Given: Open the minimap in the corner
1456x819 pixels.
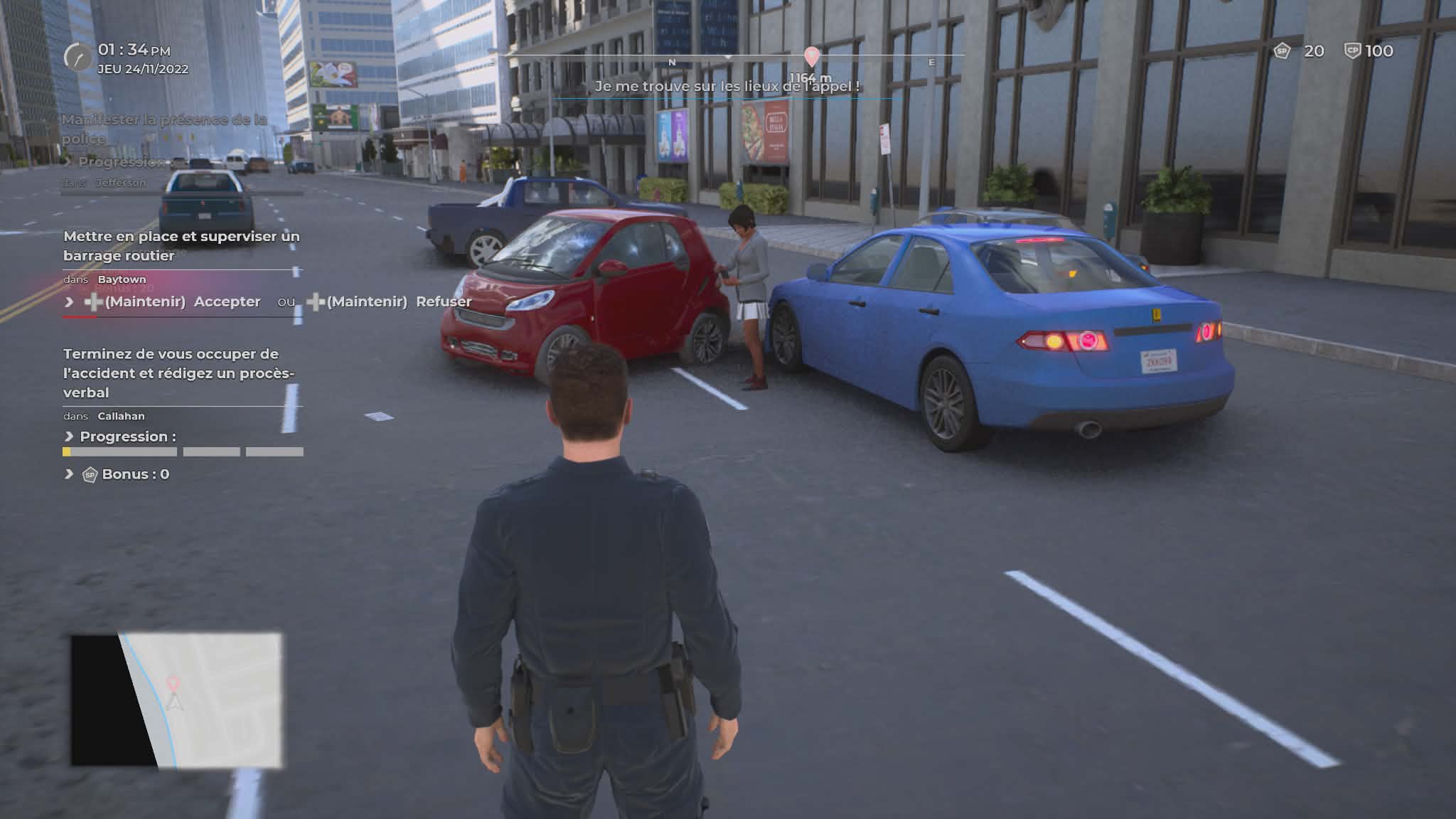Looking at the screenshot, I should [x=176, y=700].
